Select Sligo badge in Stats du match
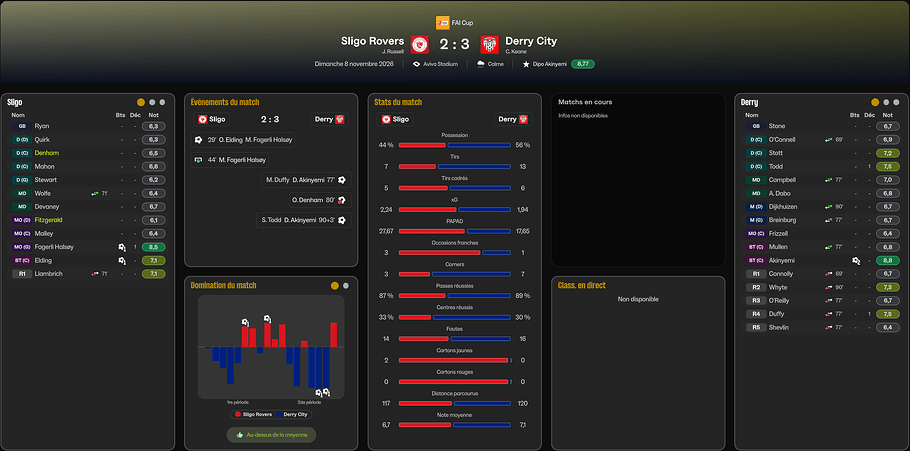The image size is (910, 451). click(395, 118)
